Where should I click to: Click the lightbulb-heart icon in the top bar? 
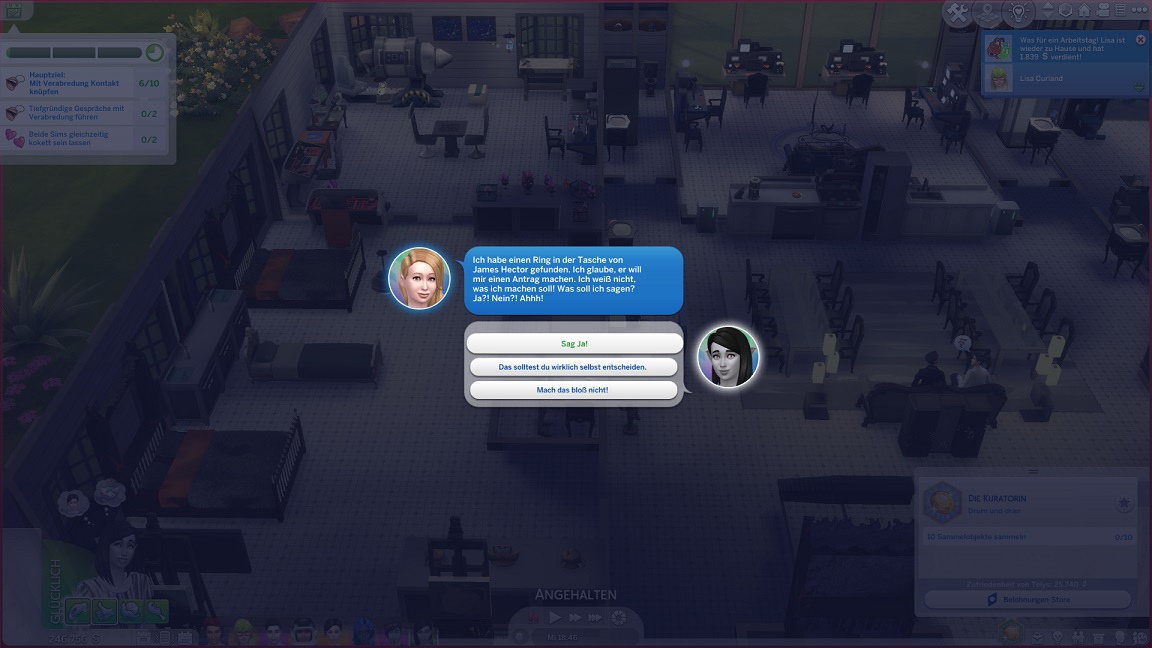(1018, 13)
